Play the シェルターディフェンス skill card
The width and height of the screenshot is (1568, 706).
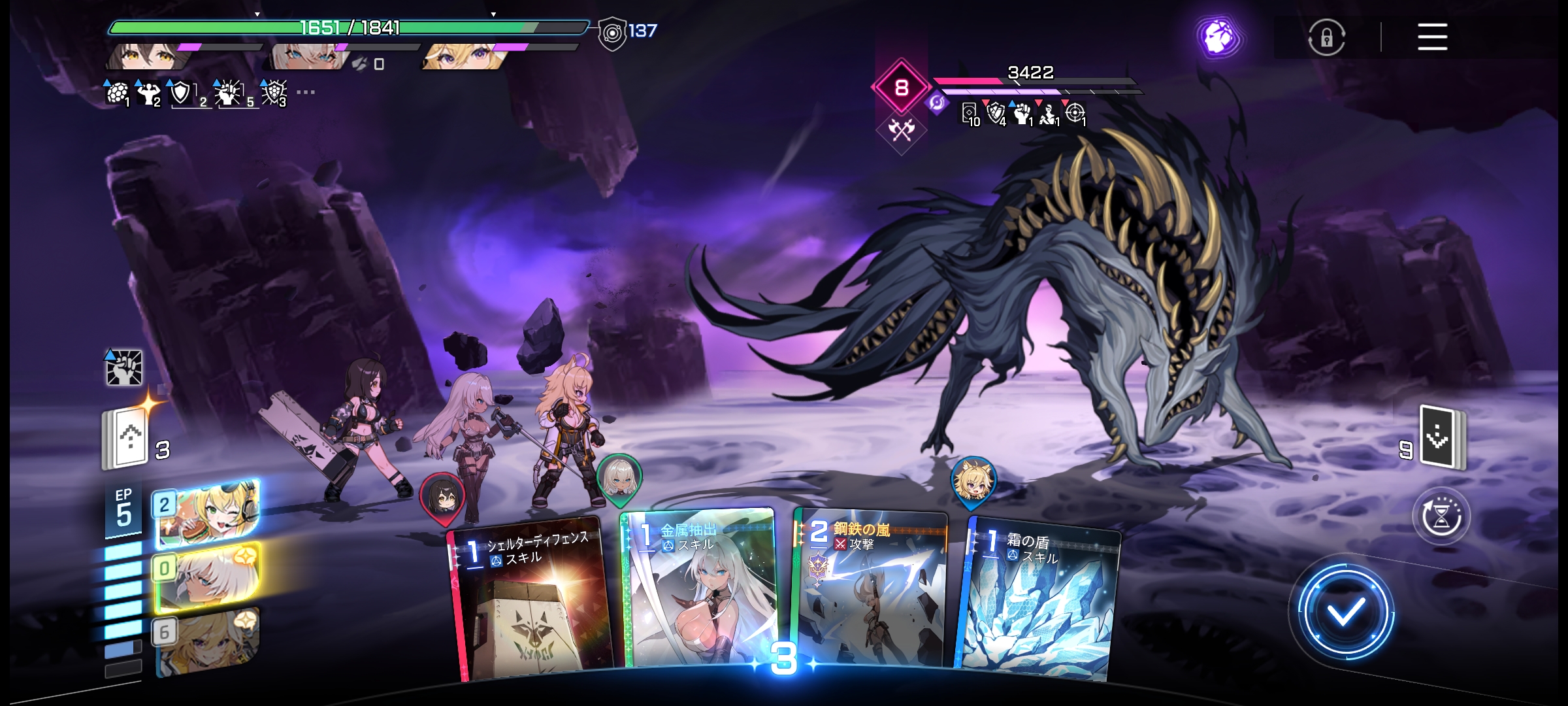(531, 601)
